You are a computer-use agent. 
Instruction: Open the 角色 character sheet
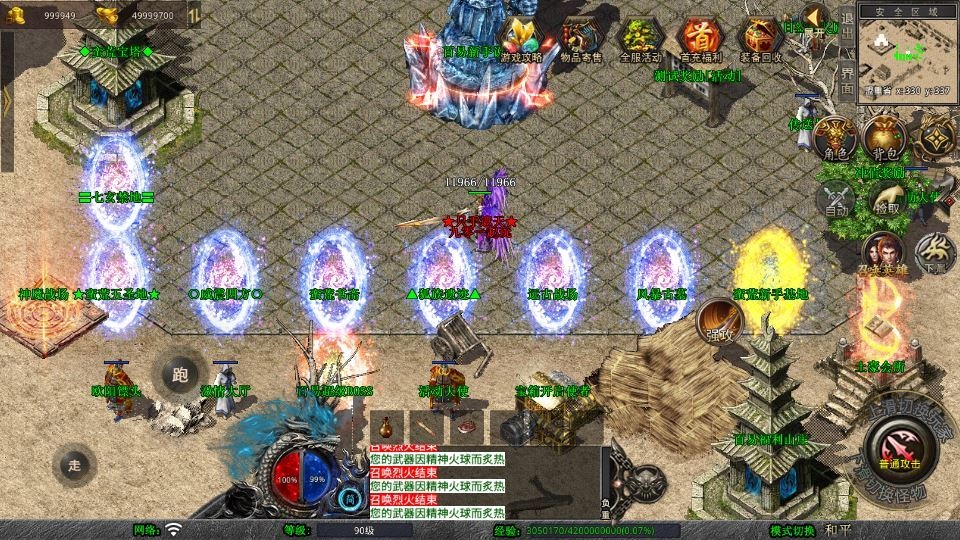(835, 139)
